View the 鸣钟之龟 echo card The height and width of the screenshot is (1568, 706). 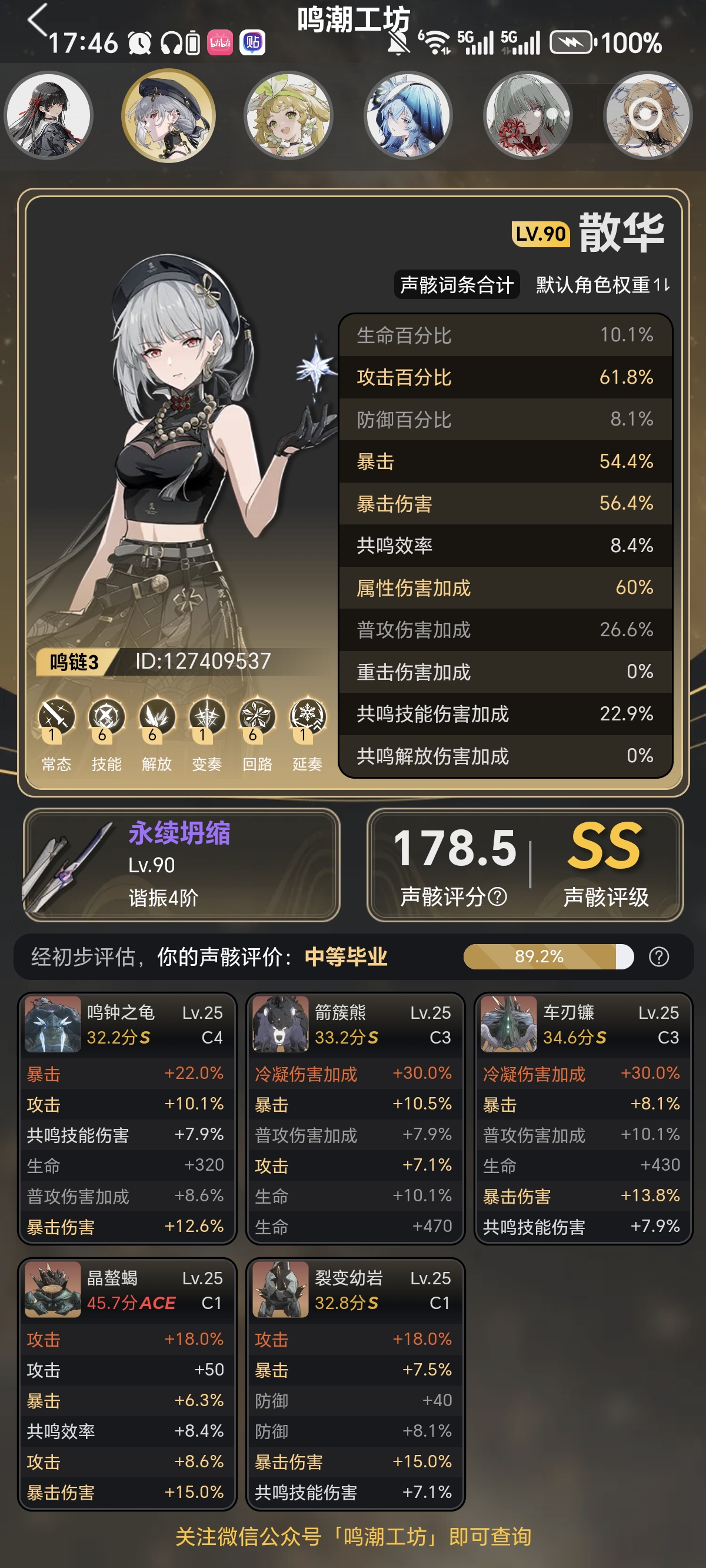pos(126,1119)
